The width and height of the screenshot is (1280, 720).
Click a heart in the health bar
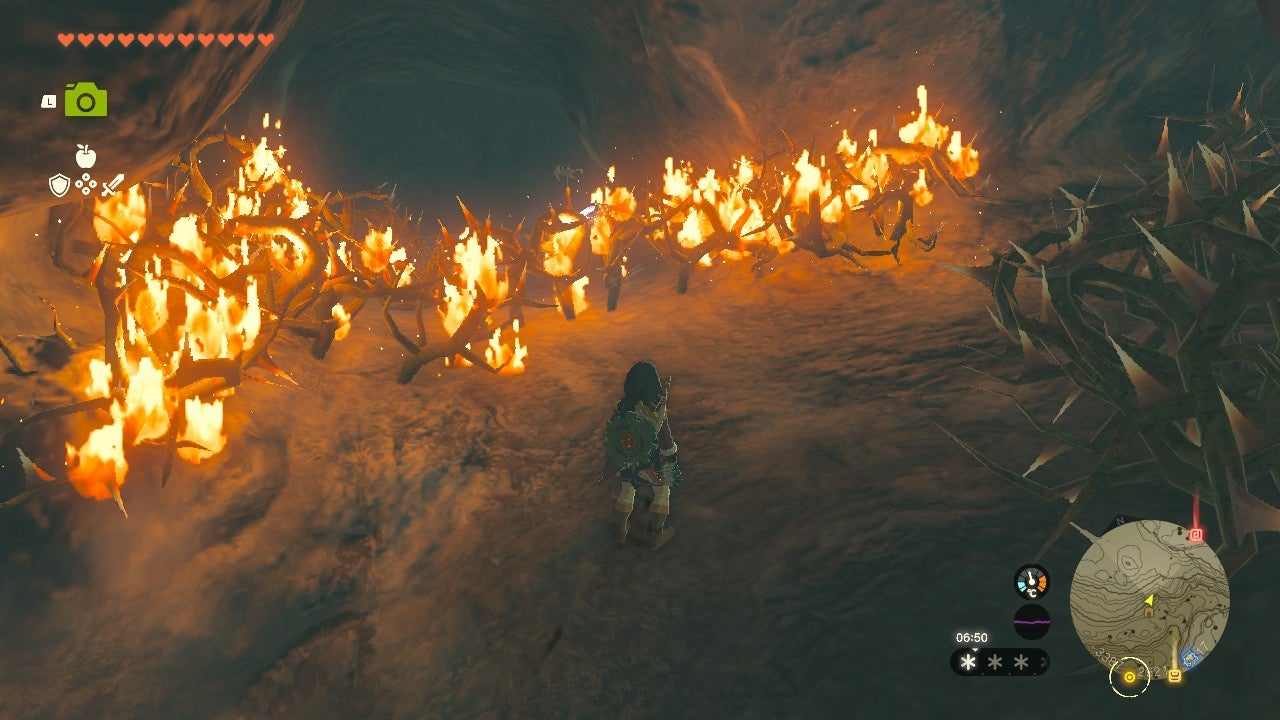point(65,40)
